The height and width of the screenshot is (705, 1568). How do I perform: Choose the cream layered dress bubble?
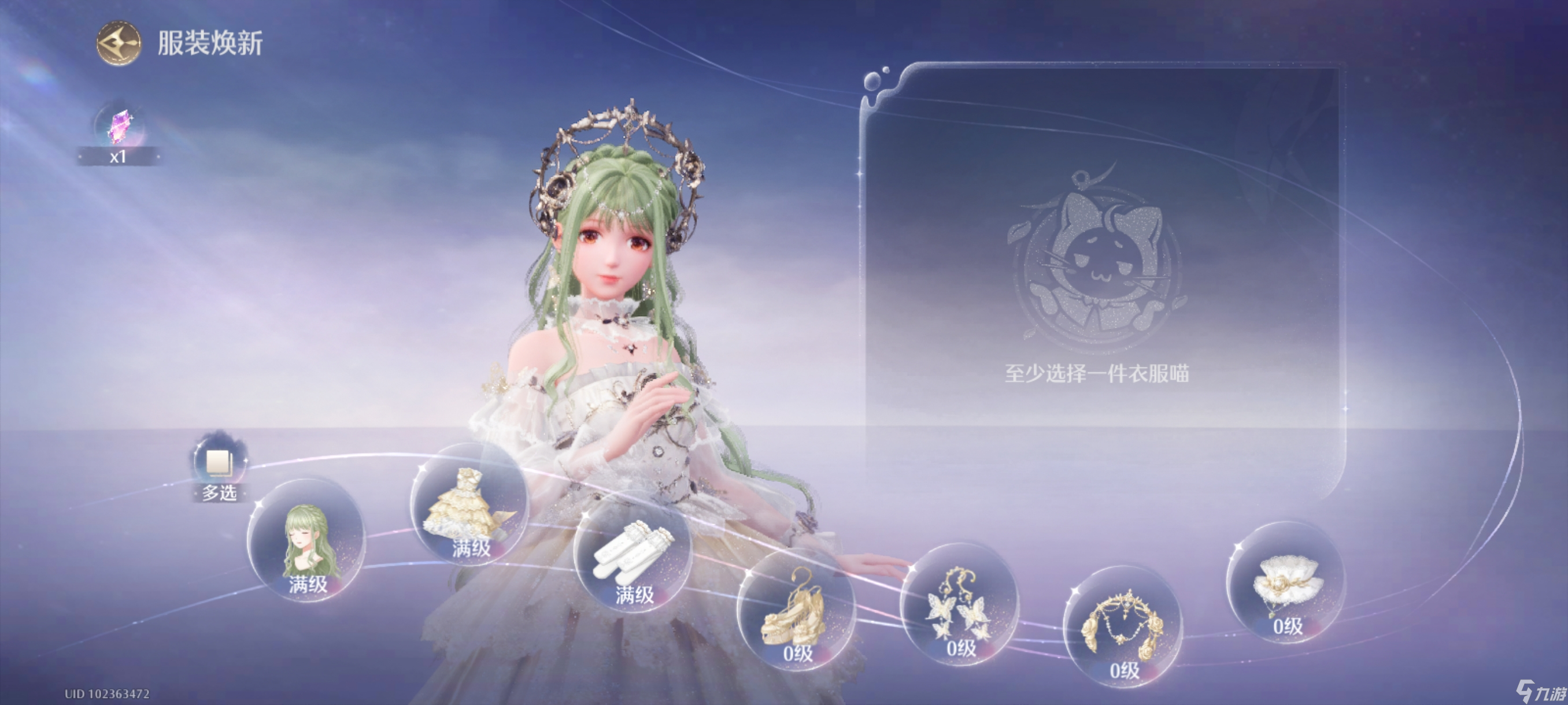(x=469, y=504)
